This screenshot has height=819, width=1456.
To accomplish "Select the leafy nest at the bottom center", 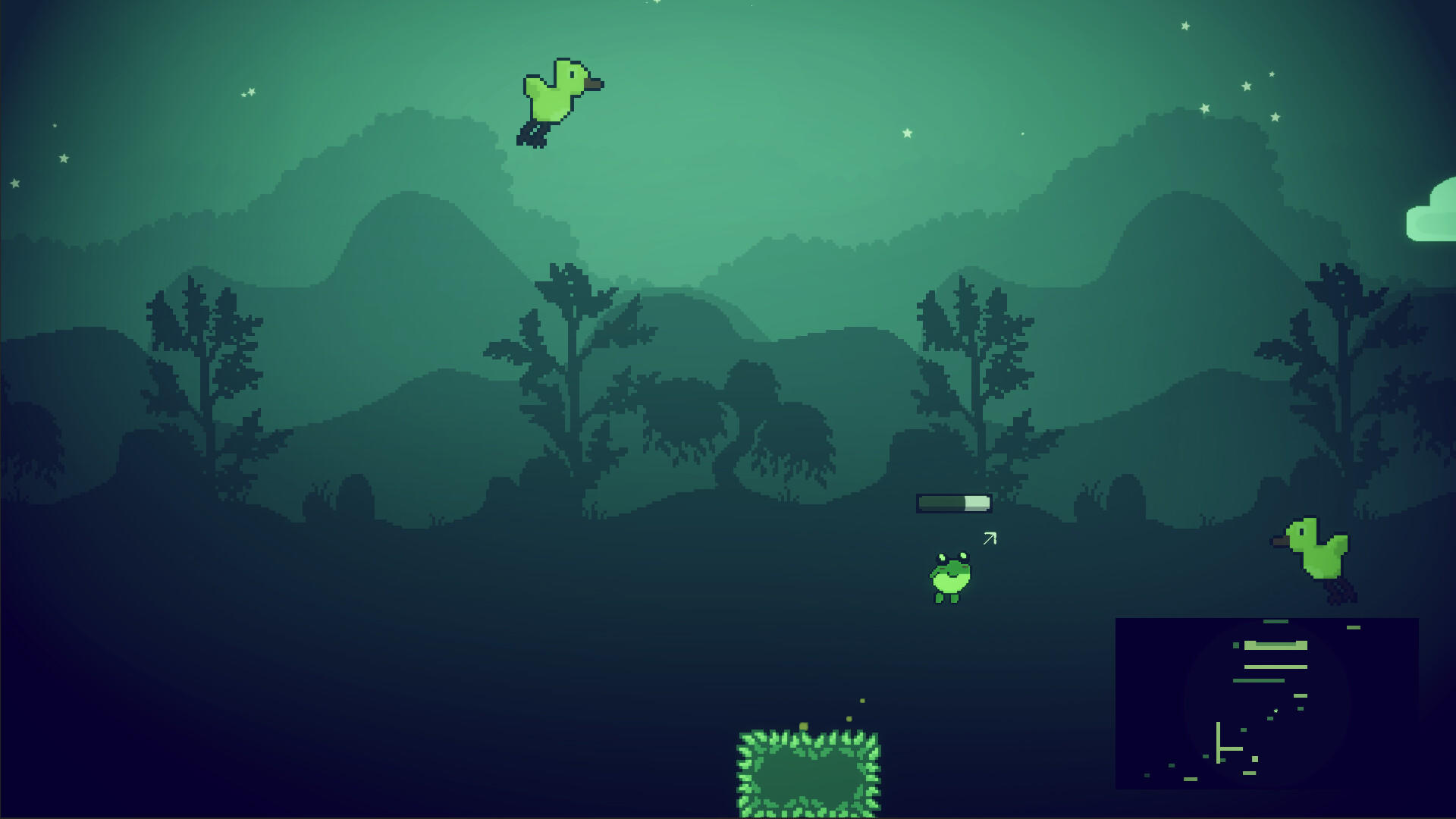I will pyautogui.click(x=810, y=773).
